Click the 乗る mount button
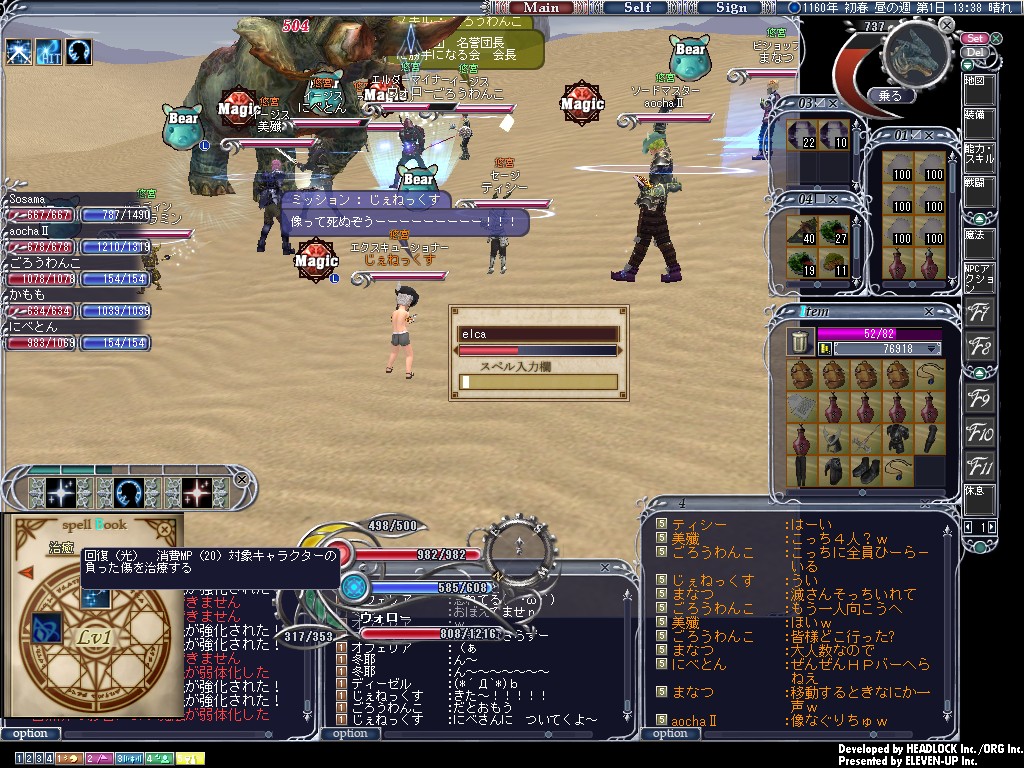Viewport: 1024px width, 768px height. point(889,96)
